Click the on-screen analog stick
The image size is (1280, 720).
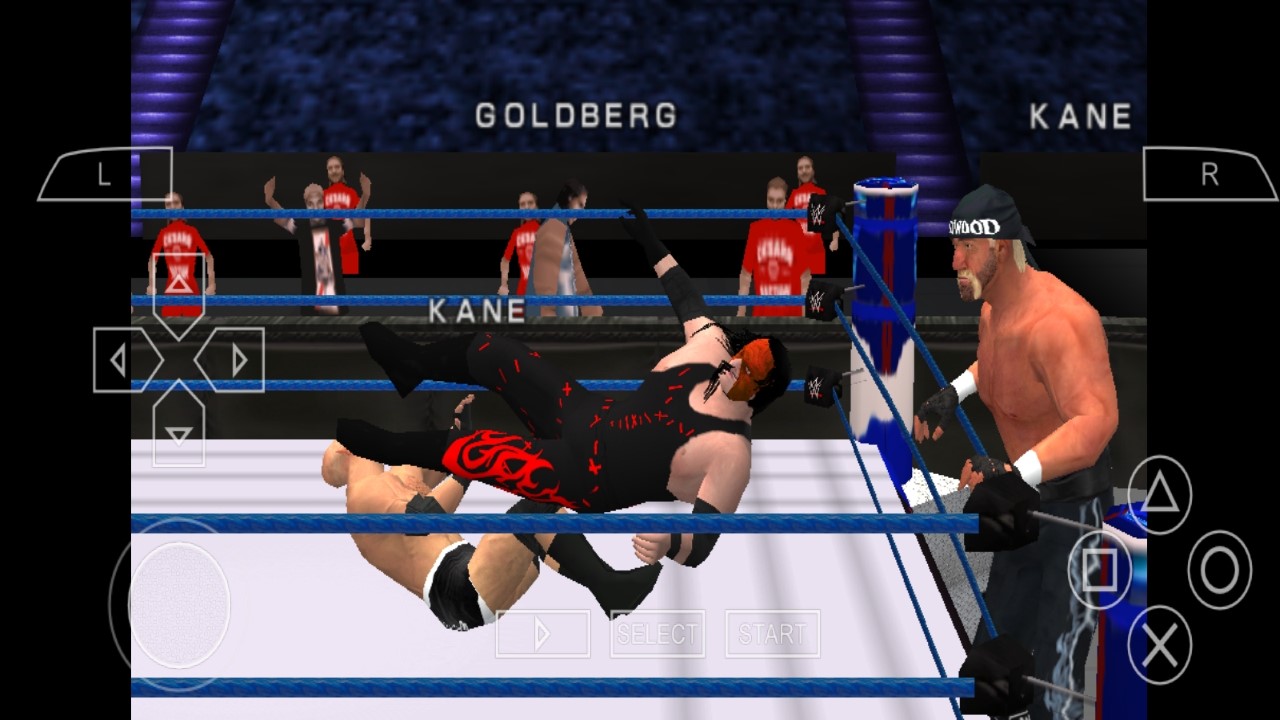(x=179, y=604)
